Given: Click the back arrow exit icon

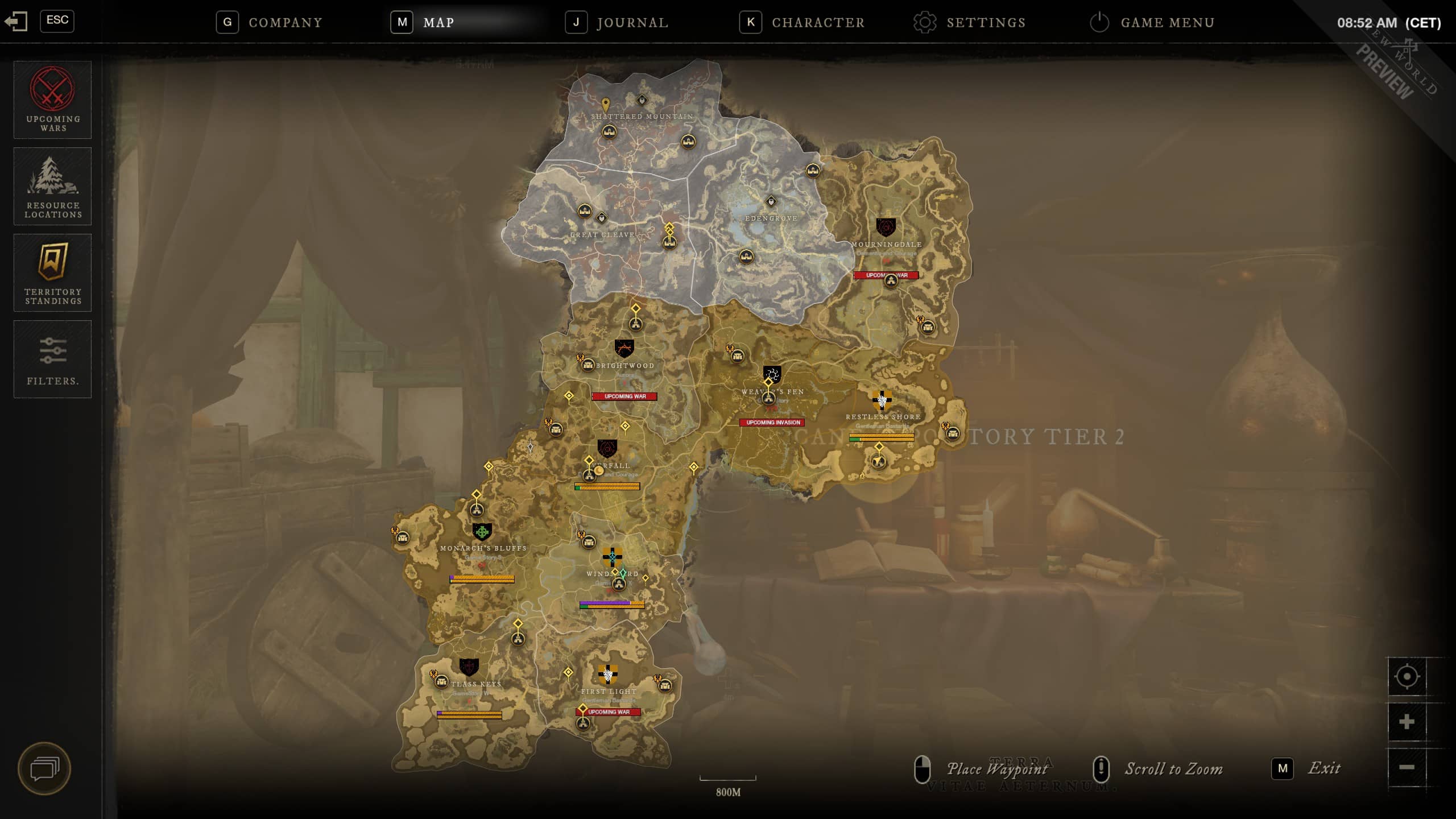Looking at the screenshot, I should point(15,22).
